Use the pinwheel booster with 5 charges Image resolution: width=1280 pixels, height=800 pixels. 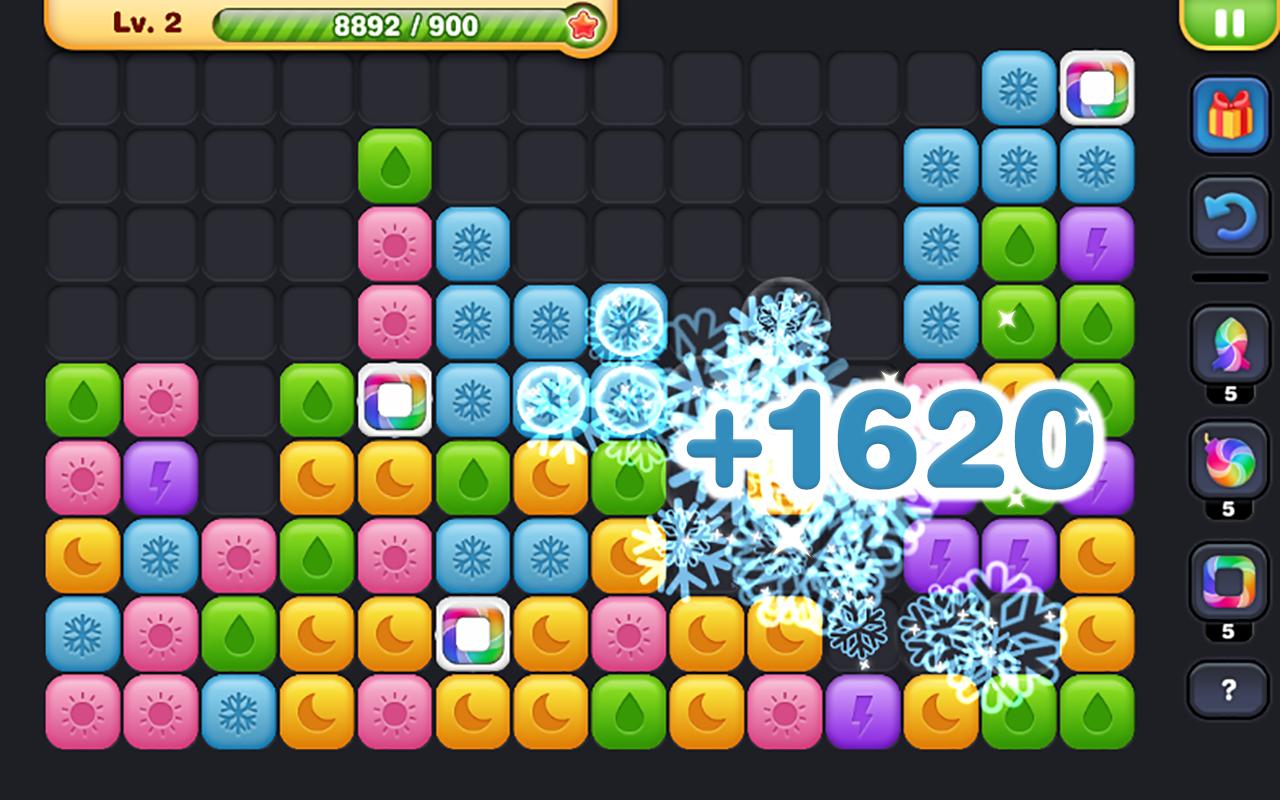1228,342
